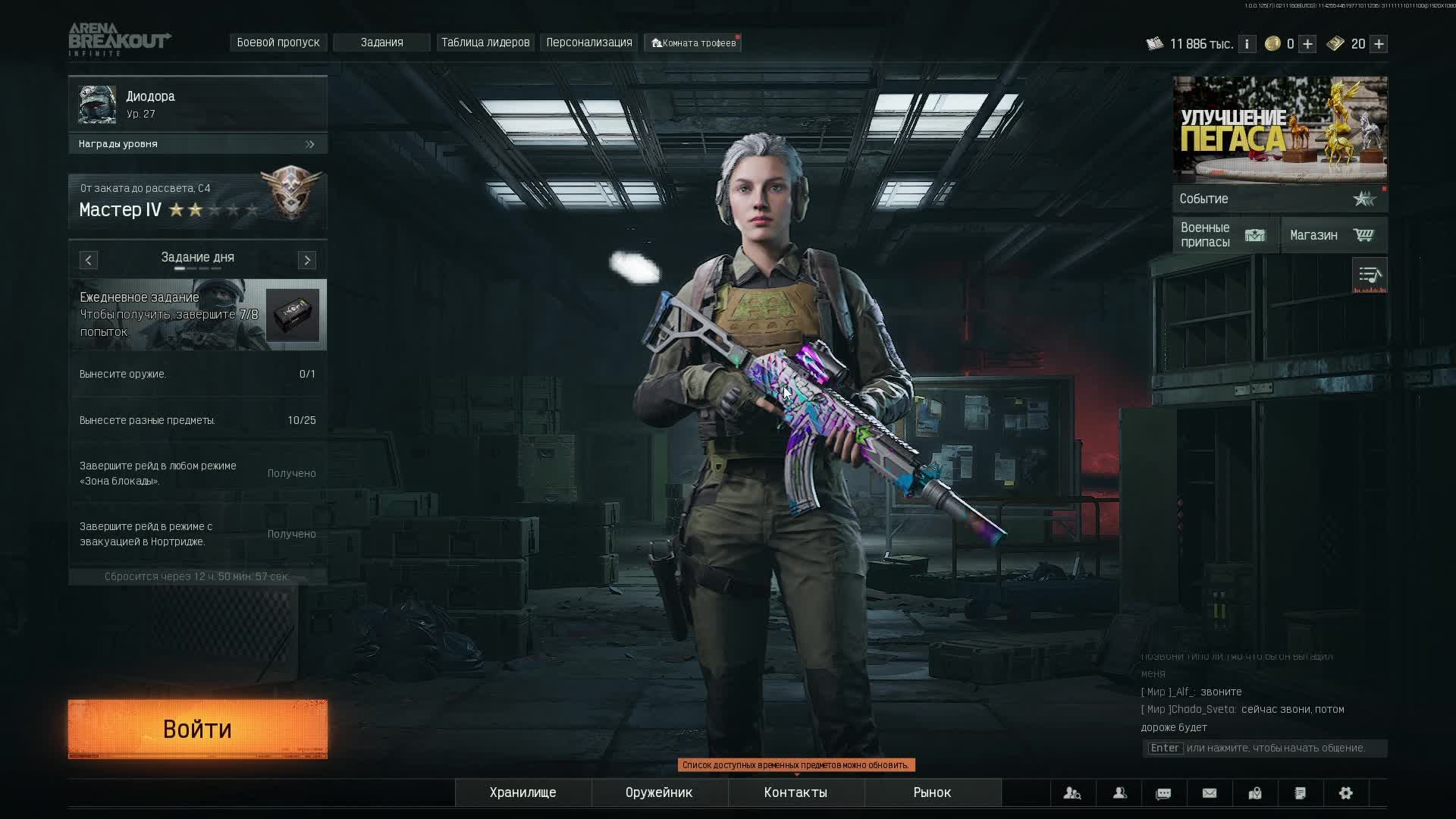Click the orange Войти button
1456x819 pixels.
tap(198, 729)
